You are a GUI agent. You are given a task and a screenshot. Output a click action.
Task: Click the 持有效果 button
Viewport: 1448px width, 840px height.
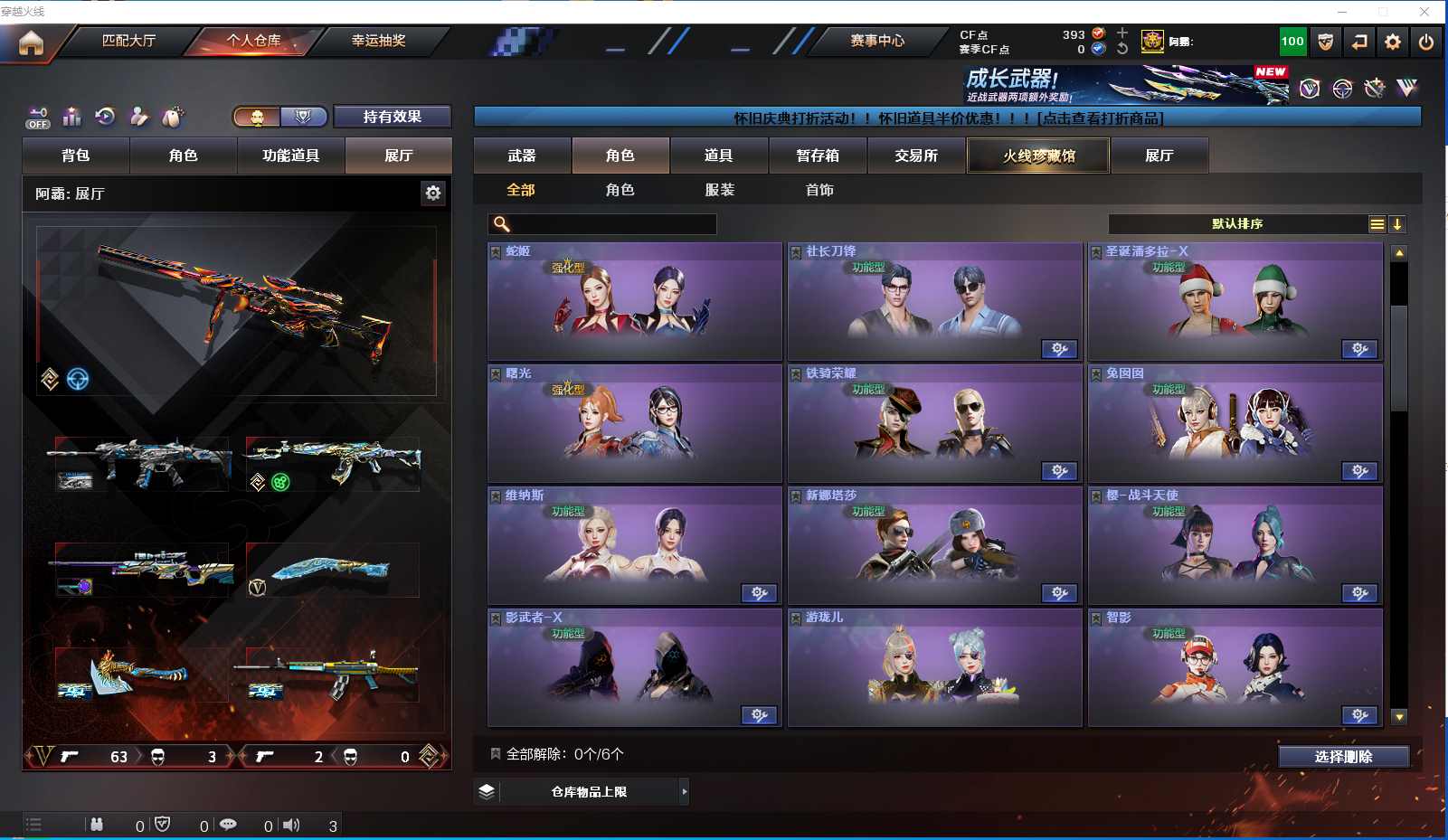coord(392,117)
